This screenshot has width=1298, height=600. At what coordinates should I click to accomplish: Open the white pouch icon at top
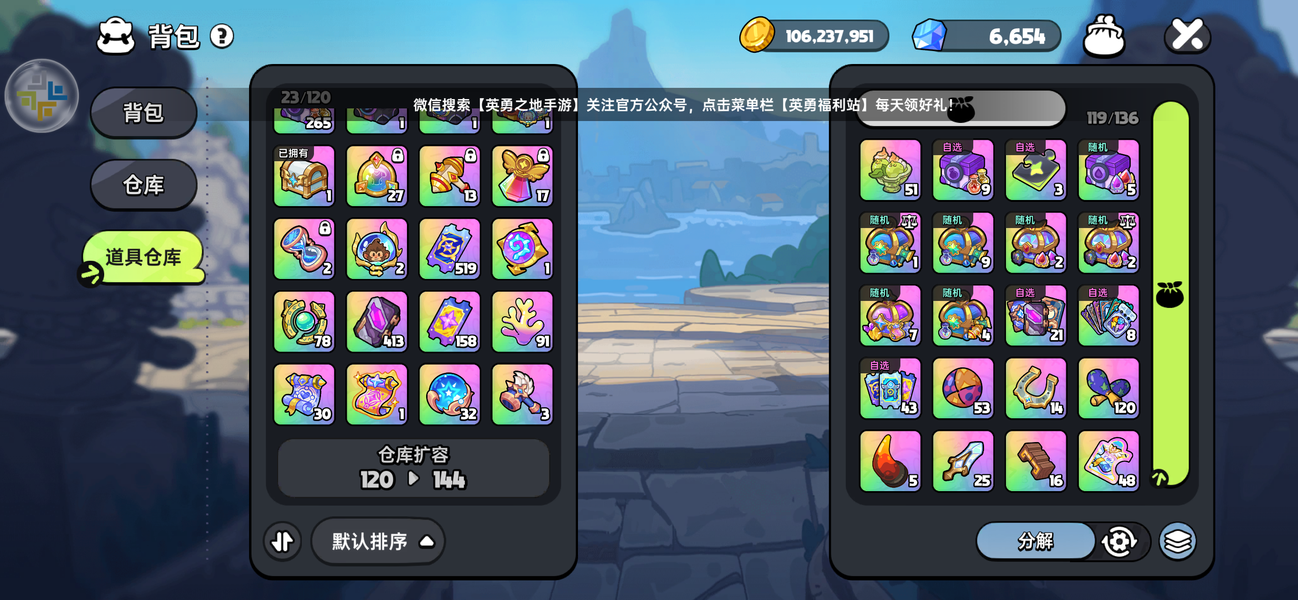(1104, 37)
